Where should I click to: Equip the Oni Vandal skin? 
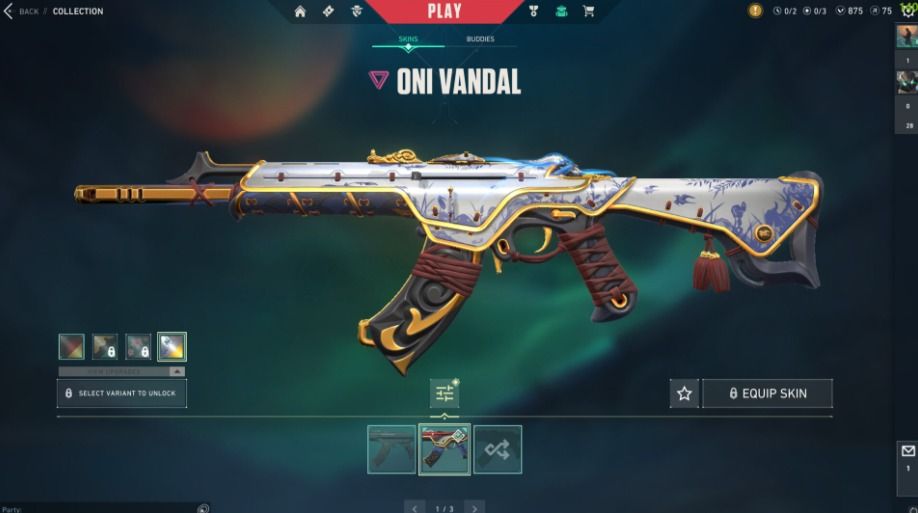tap(767, 394)
